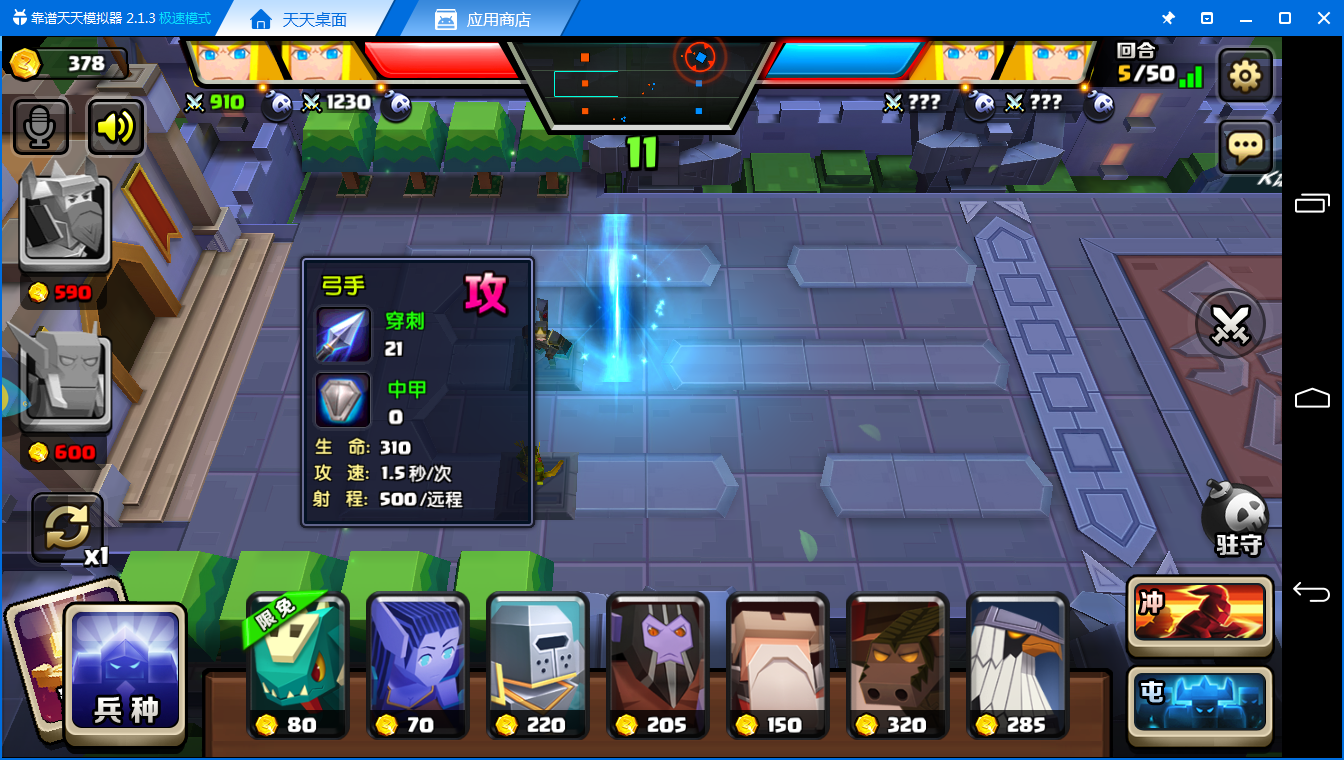This screenshot has height=760, width=1344.
Task: Toggle the microphone voice chat
Action: (41, 127)
